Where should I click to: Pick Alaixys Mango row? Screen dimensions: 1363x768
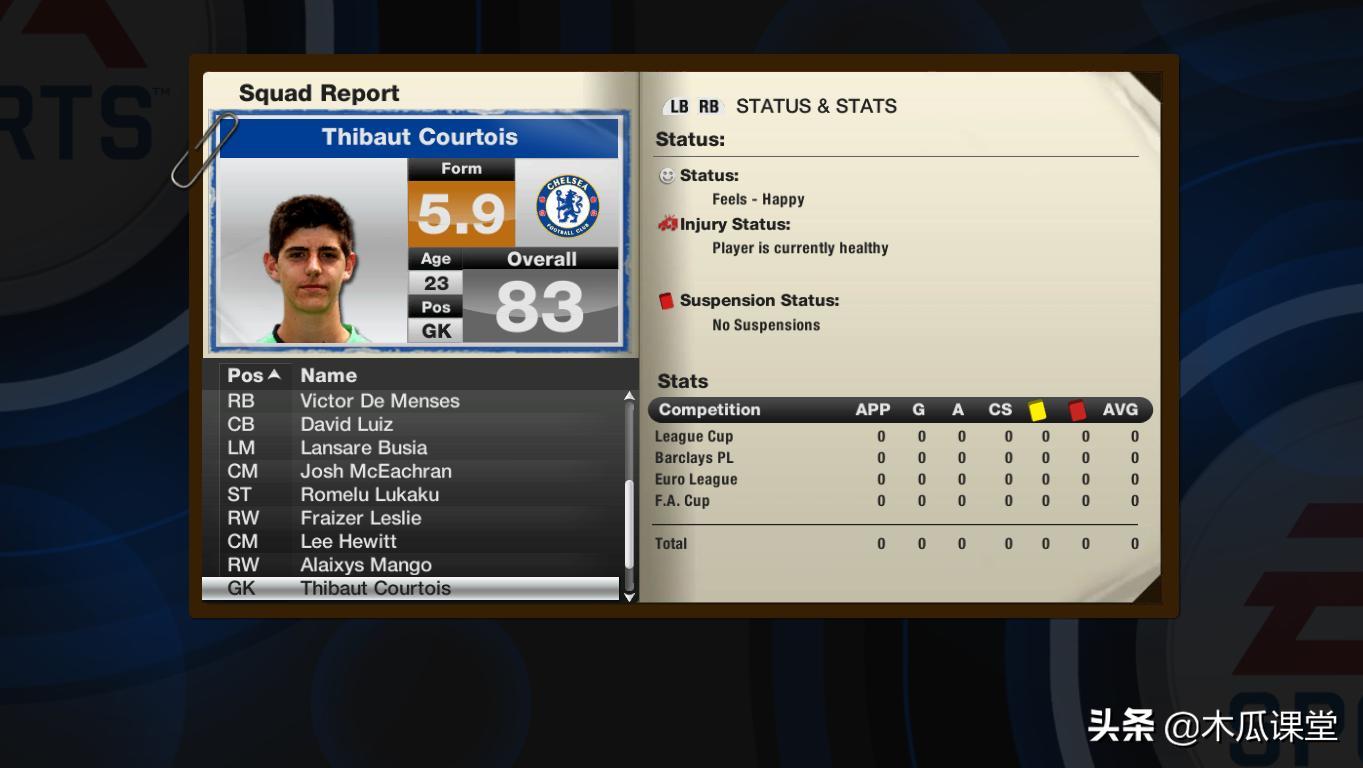click(366, 565)
